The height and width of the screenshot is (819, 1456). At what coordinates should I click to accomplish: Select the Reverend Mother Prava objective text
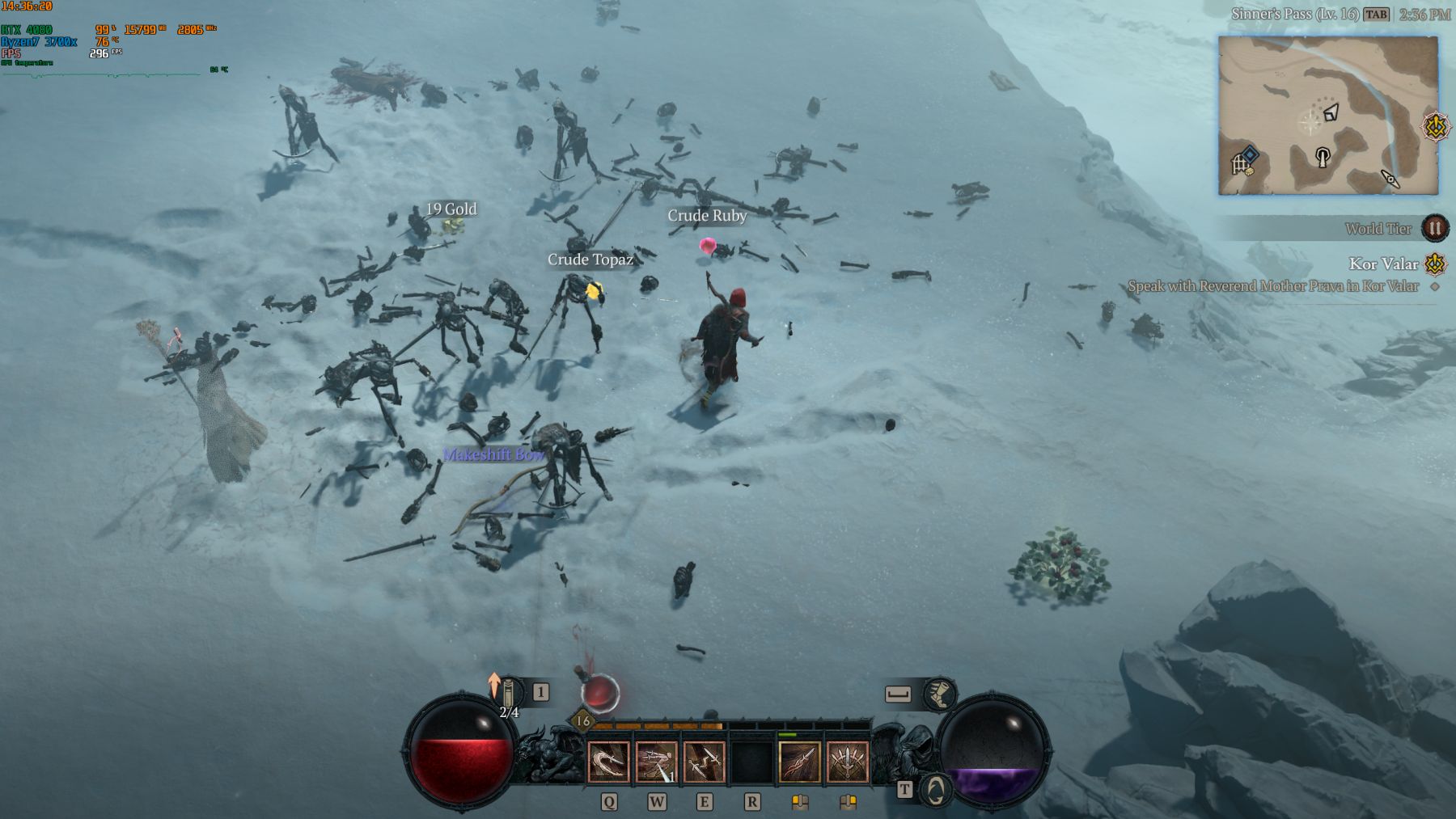tap(1272, 286)
